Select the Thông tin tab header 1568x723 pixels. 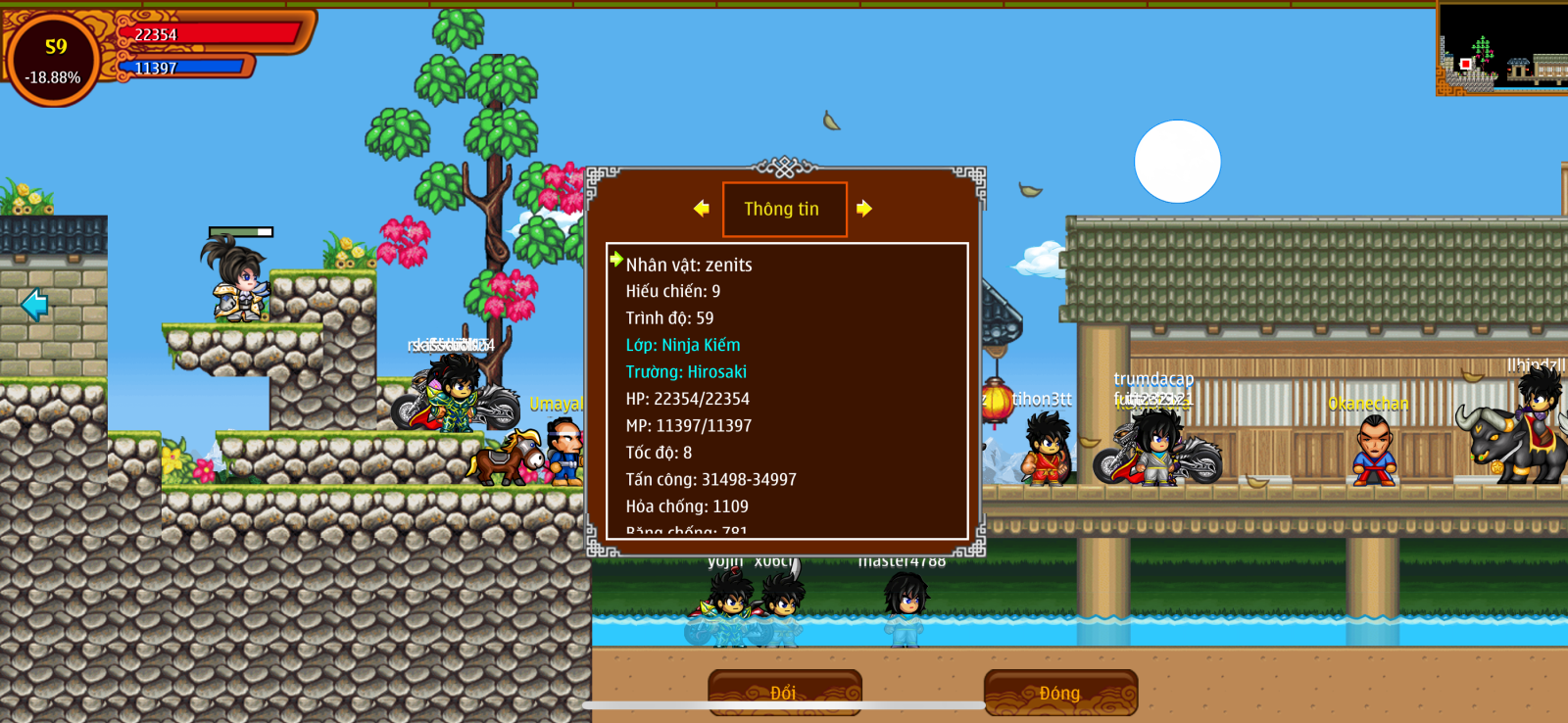(783, 209)
